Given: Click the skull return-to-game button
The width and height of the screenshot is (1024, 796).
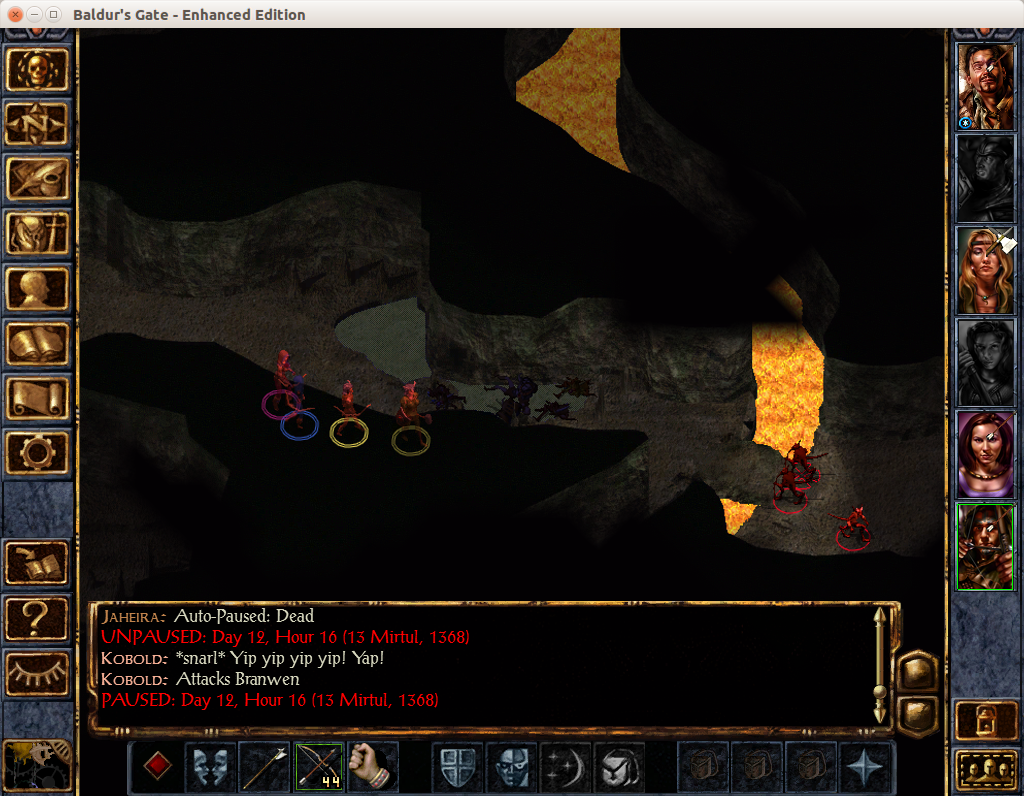Looking at the screenshot, I should point(38,70).
